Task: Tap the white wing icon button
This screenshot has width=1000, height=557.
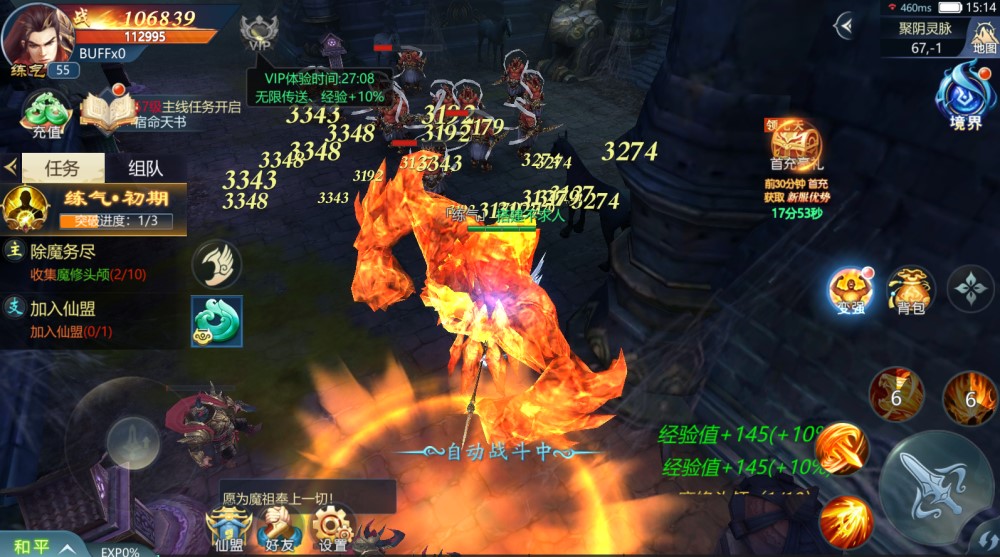Action: click(x=217, y=264)
